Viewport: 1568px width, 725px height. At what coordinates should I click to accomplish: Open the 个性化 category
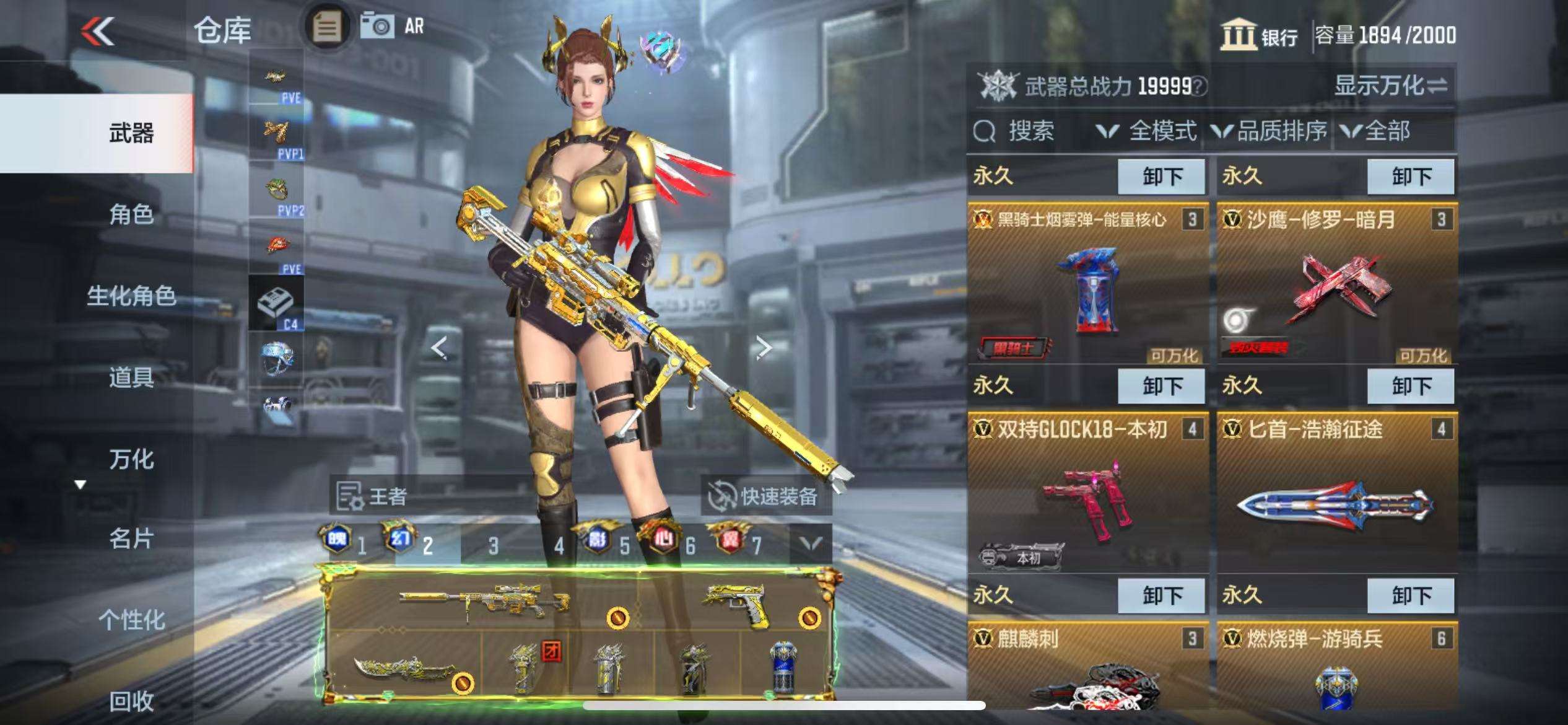point(131,619)
